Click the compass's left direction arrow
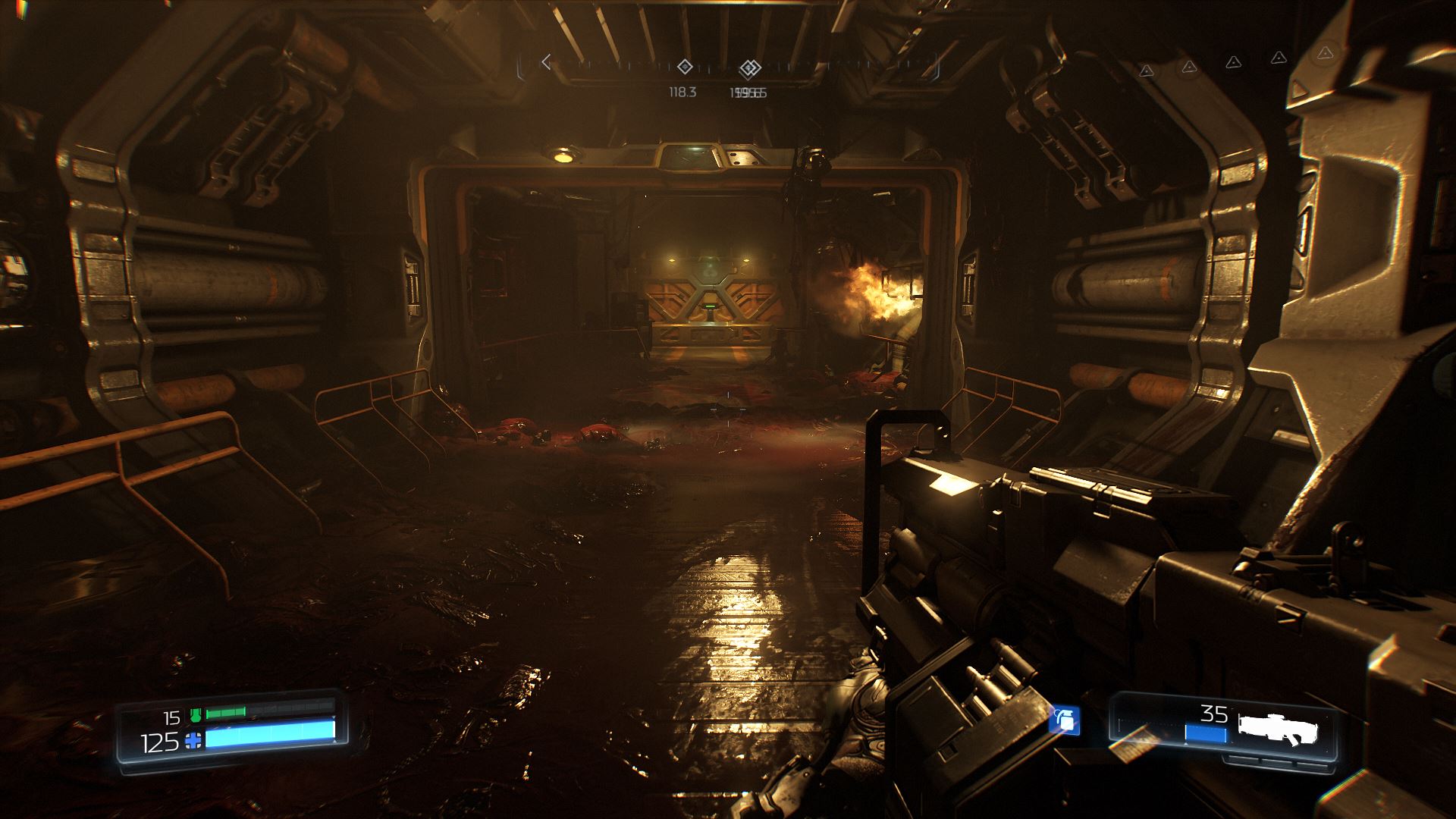Image resolution: width=1456 pixels, height=819 pixels. pyautogui.click(x=545, y=62)
